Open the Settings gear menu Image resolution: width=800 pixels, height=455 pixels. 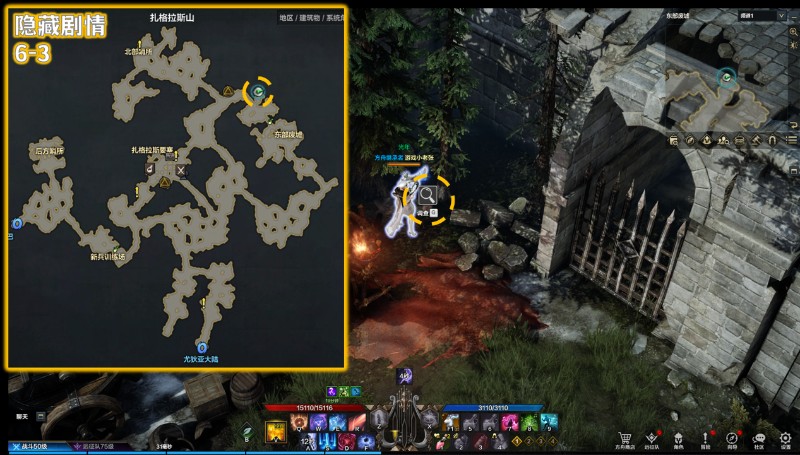(x=785, y=438)
